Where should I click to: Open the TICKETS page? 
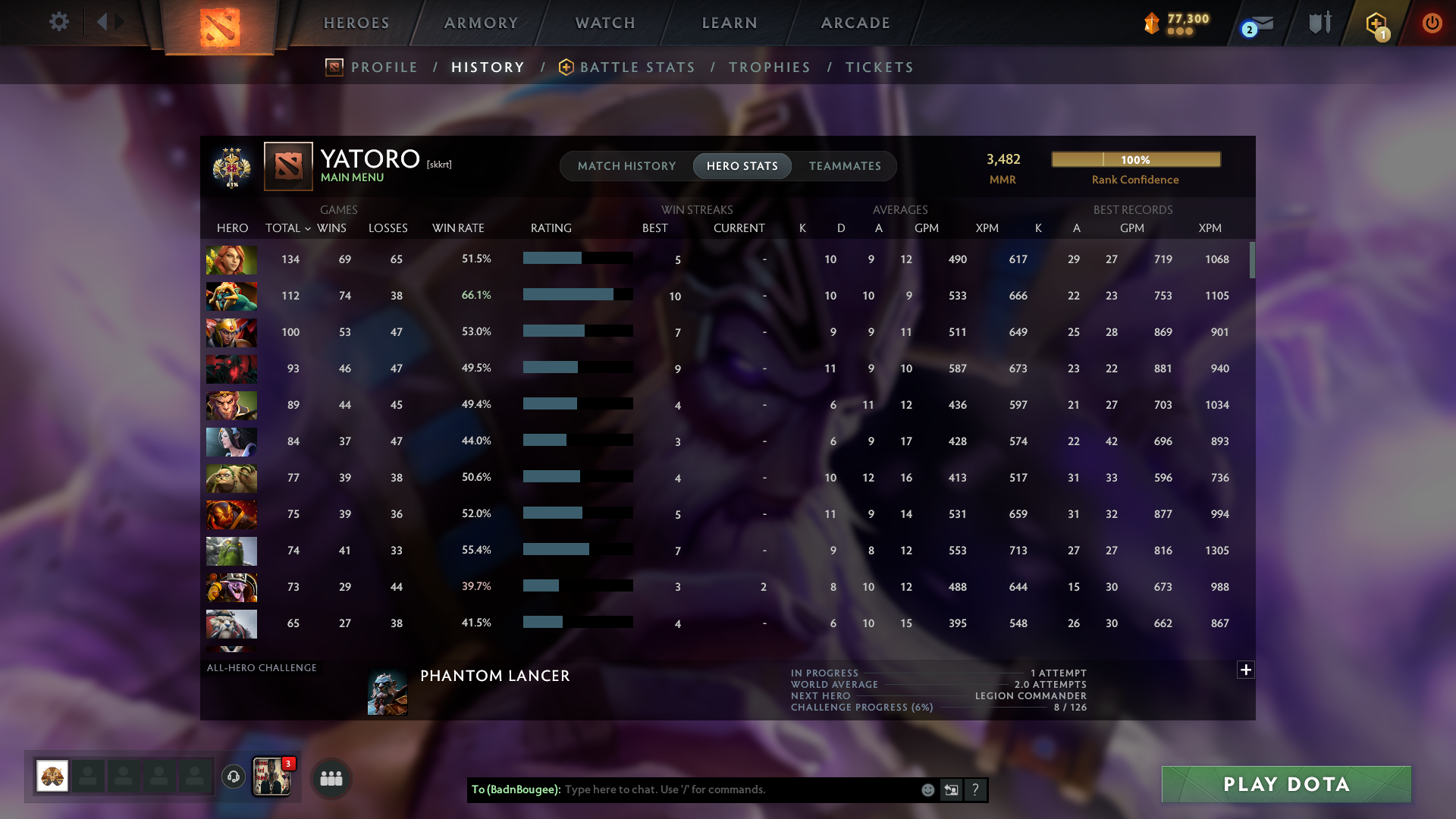coord(879,67)
